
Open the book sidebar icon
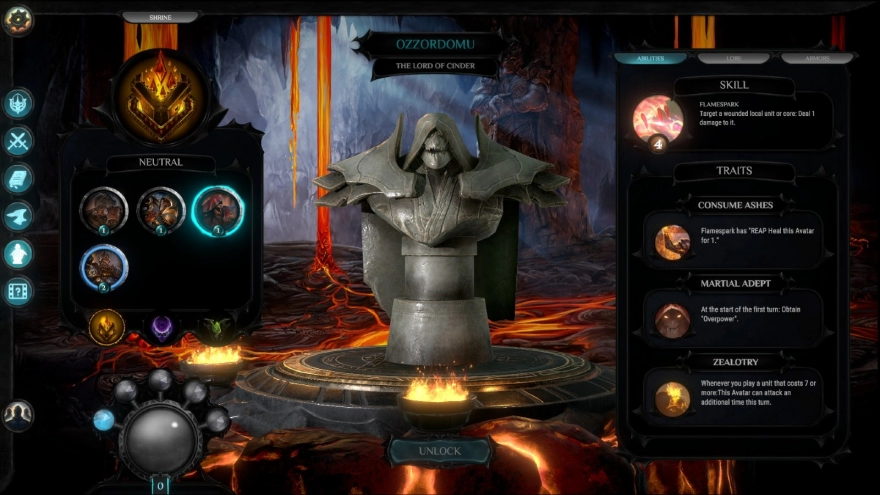tap(19, 178)
